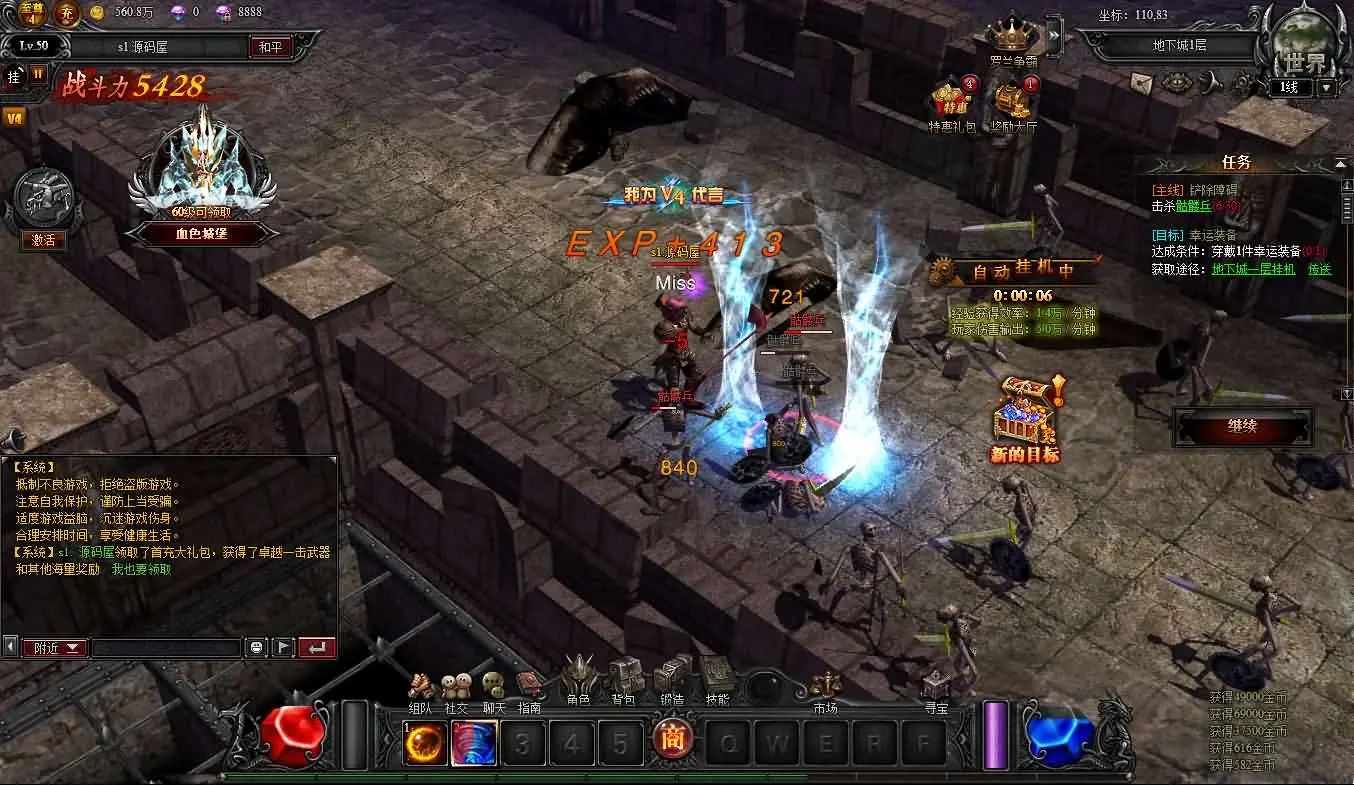1354x785 pixels.
Task: Open the 锻造 forging menu
Action: point(672,679)
